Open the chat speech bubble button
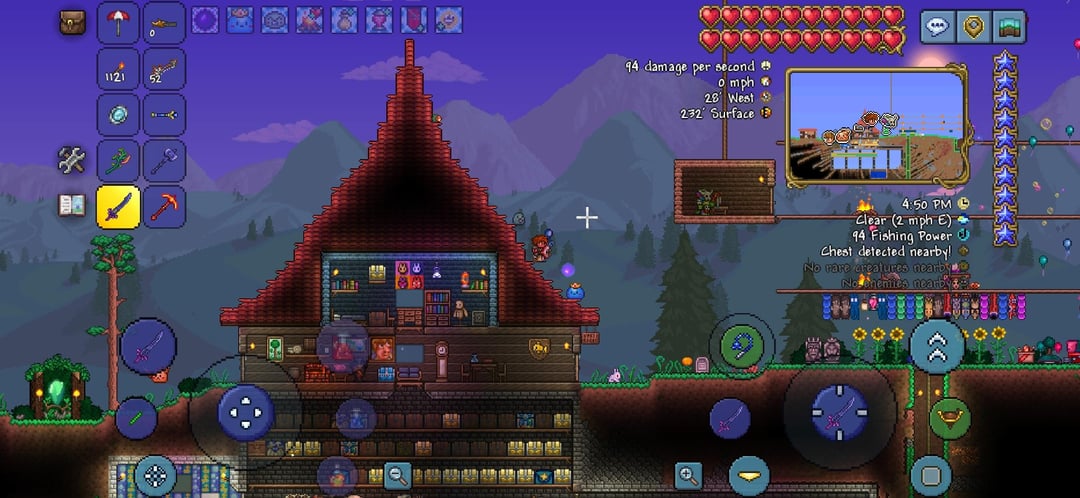 tap(937, 27)
